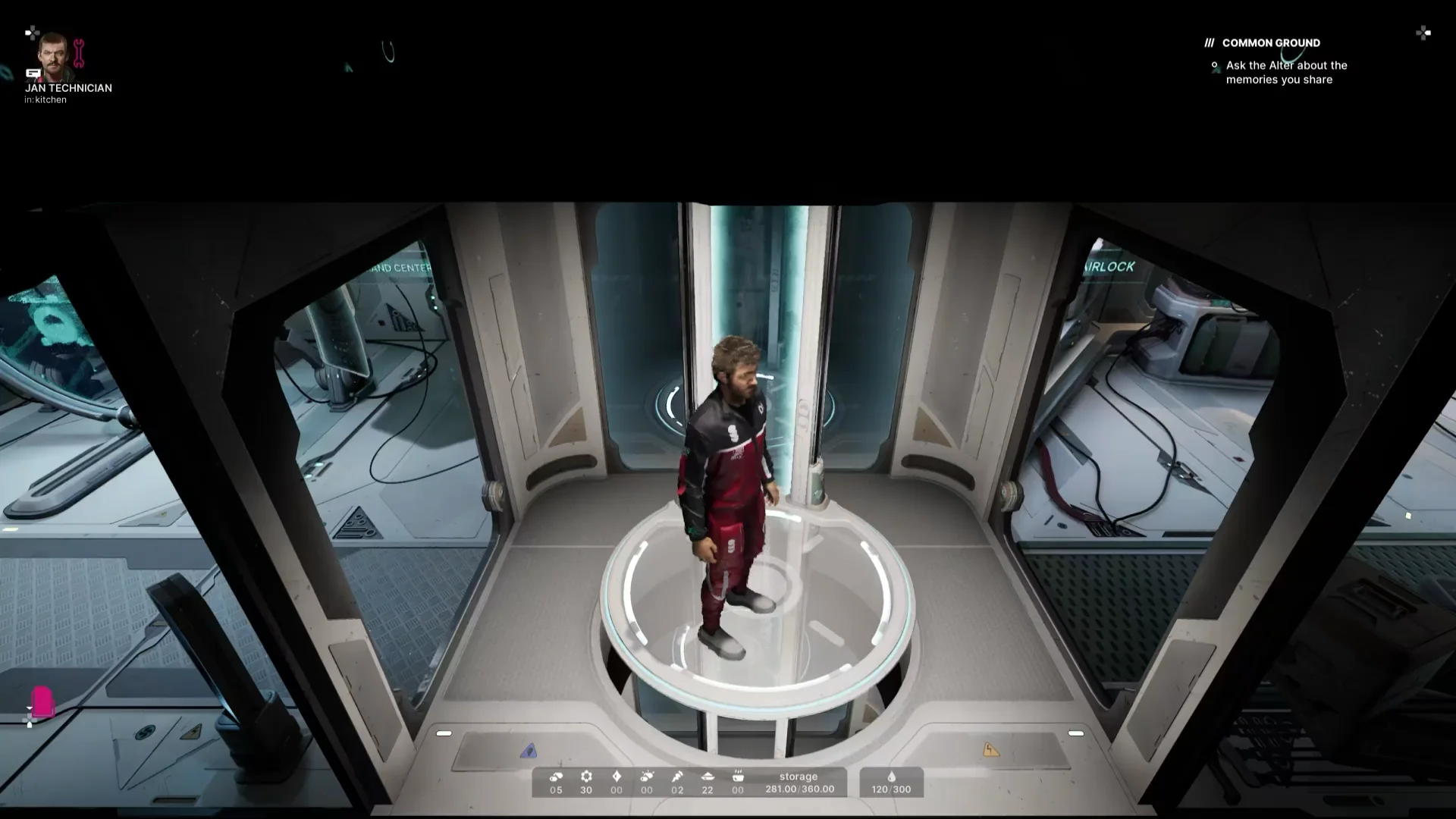The image size is (1456, 819).
Task: Click the speech bubble icon on Jan's portrait
Action: (x=33, y=74)
